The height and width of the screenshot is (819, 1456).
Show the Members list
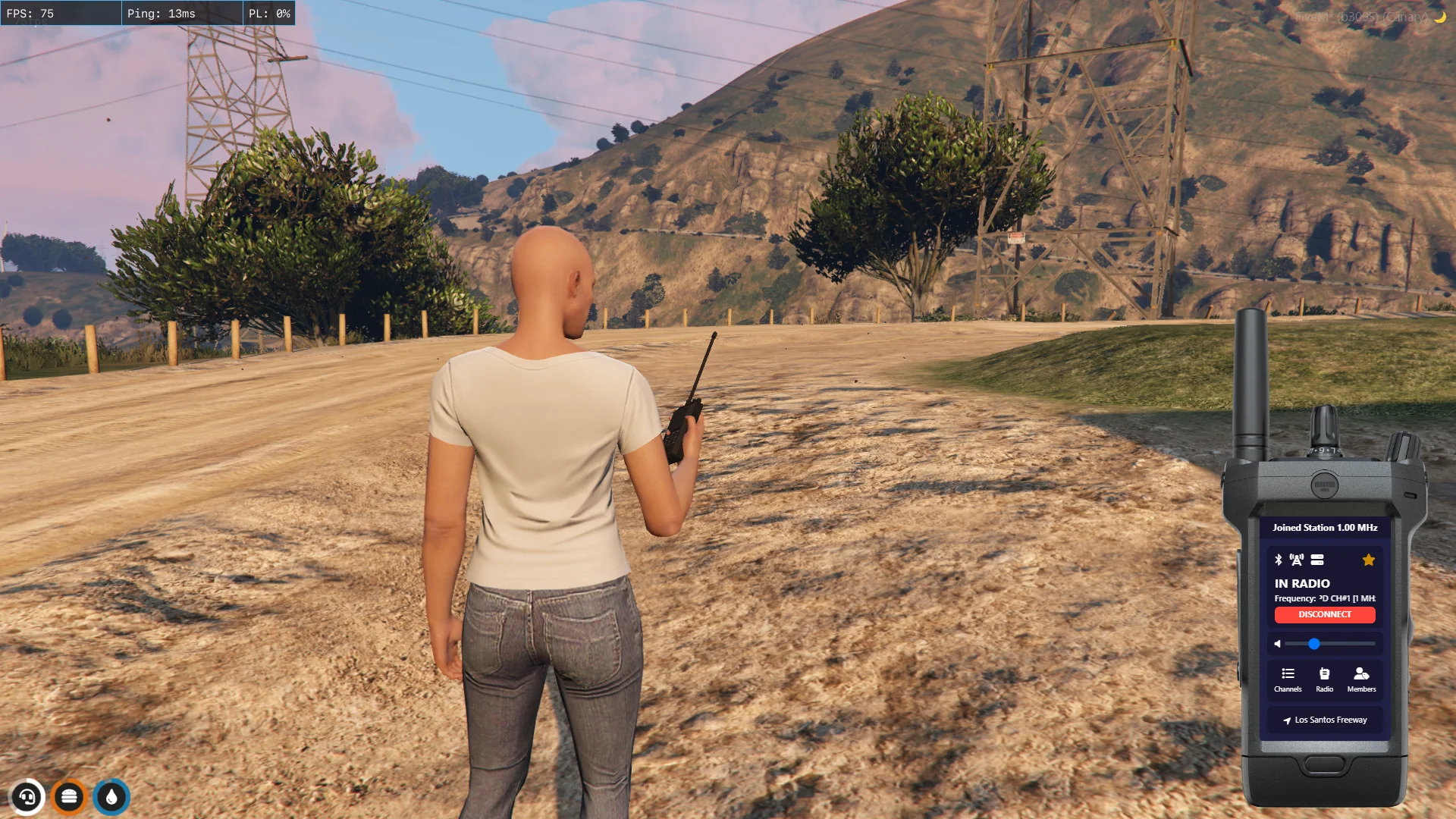click(x=1361, y=679)
